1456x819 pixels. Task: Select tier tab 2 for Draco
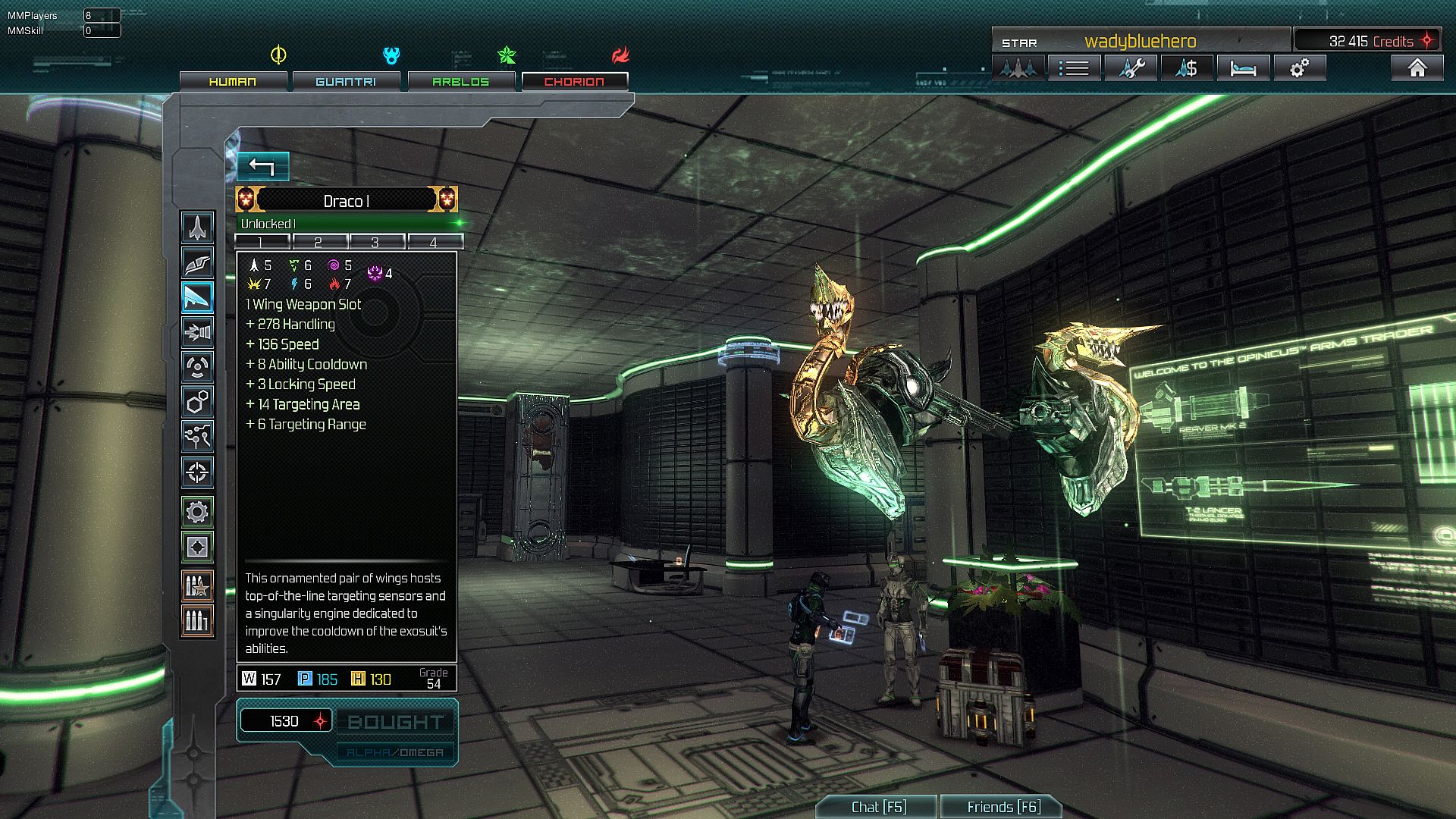coord(318,242)
